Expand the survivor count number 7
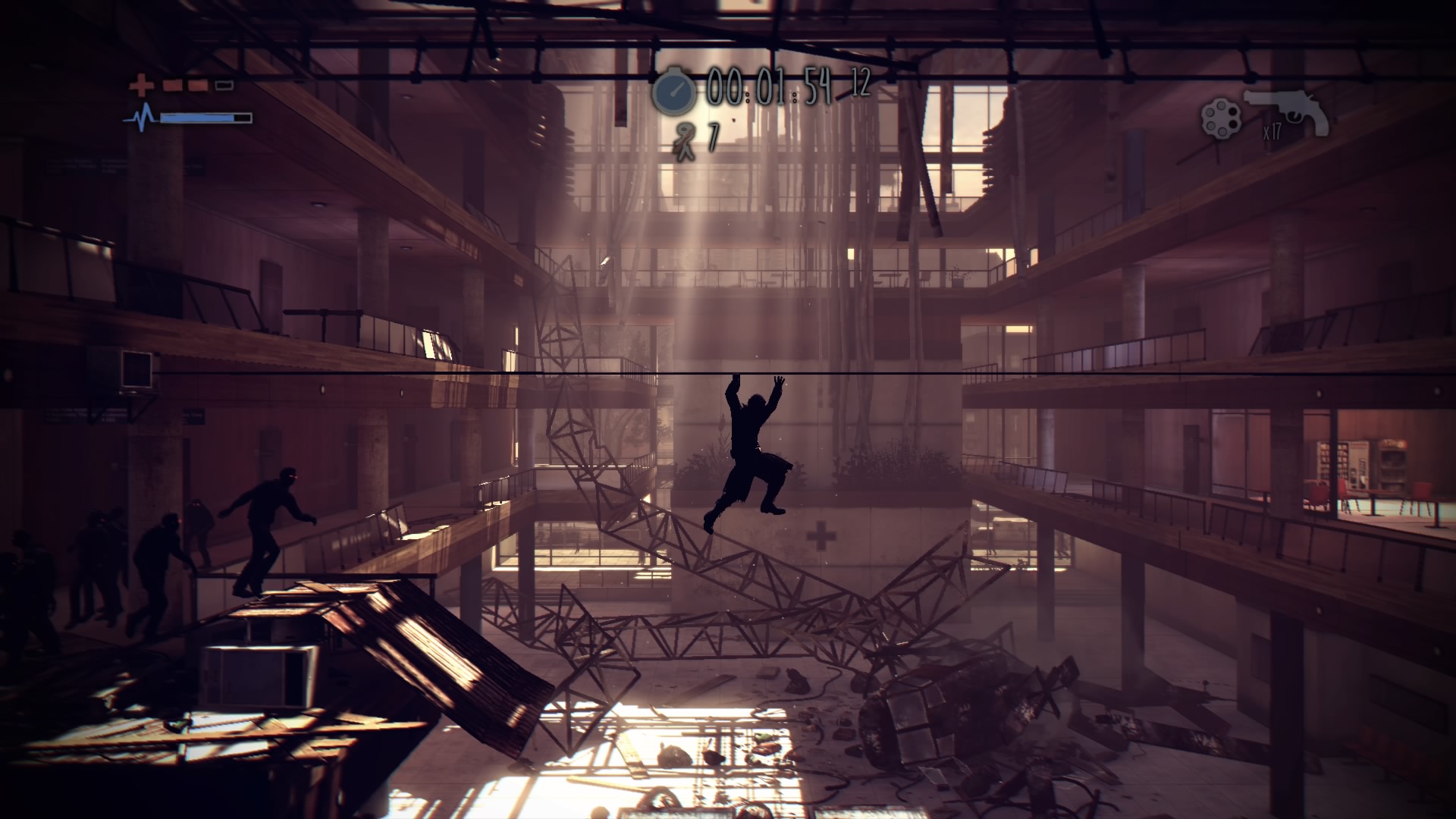 (x=712, y=136)
